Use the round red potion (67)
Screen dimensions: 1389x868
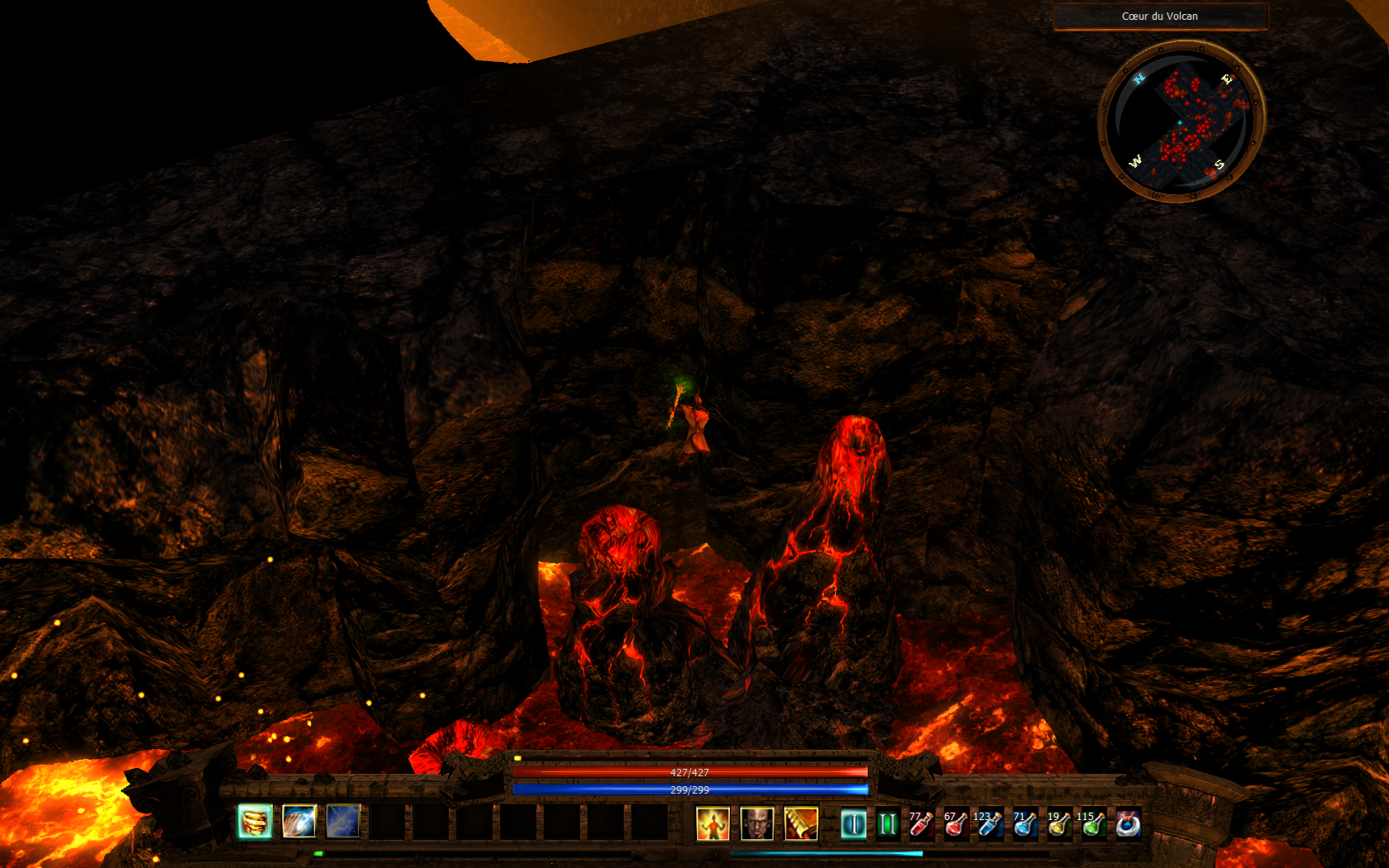point(956,824)
